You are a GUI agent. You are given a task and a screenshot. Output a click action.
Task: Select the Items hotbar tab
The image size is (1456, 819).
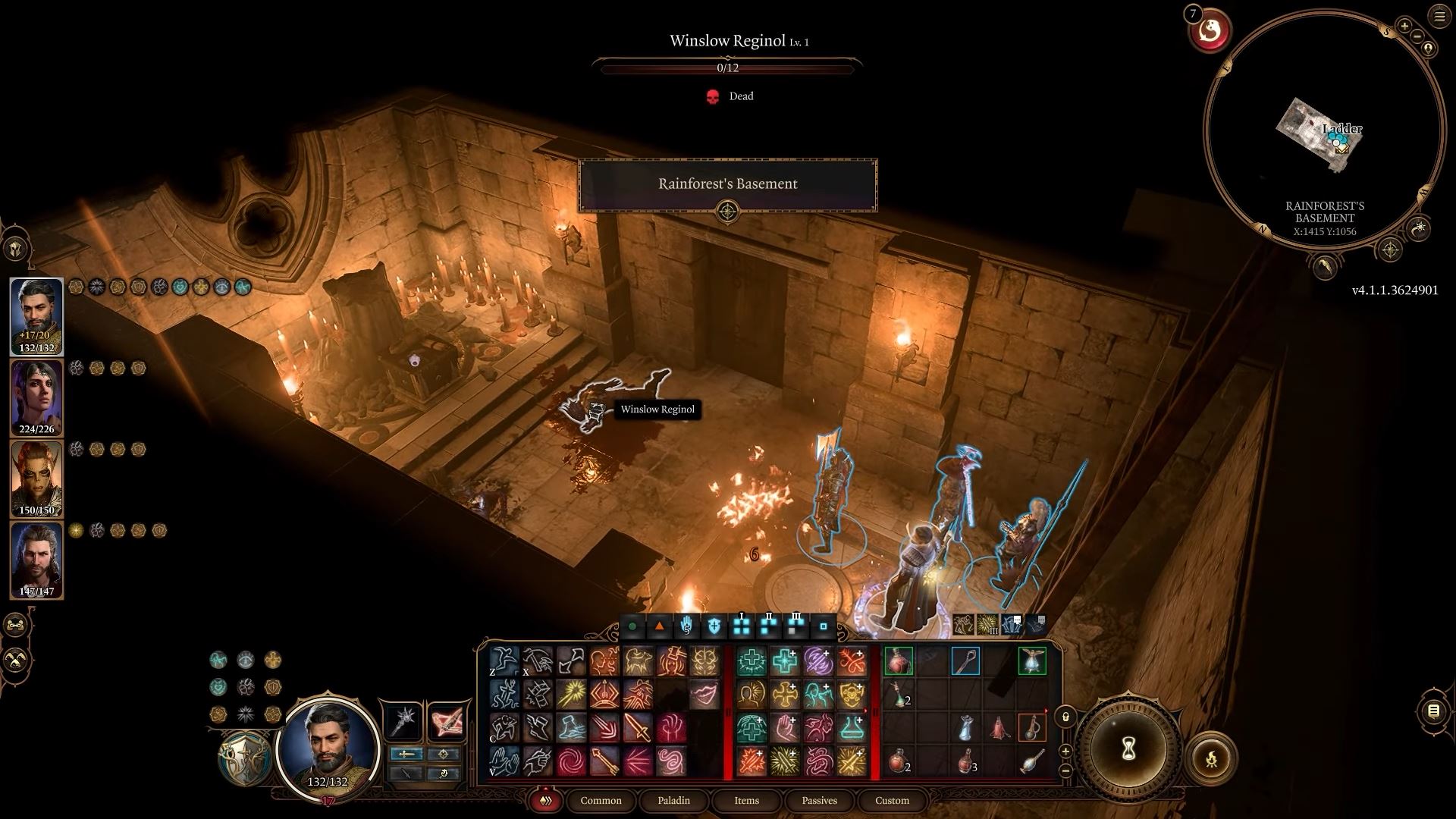click(x=746, y=800)
